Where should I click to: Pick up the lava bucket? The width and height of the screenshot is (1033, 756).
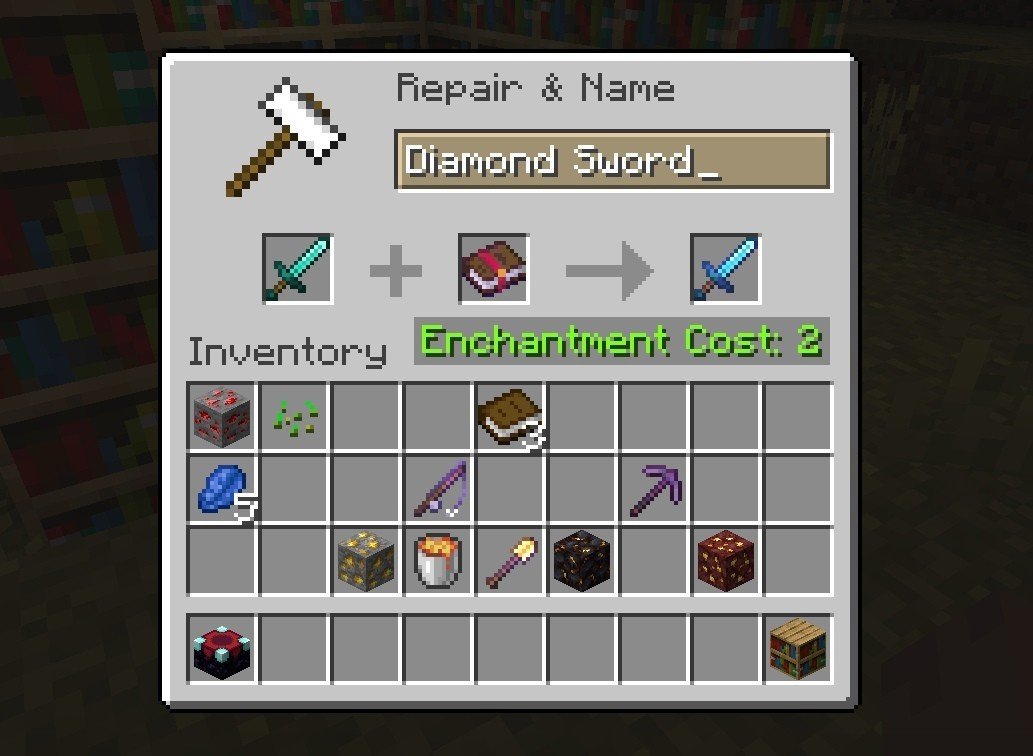(438, 561)
